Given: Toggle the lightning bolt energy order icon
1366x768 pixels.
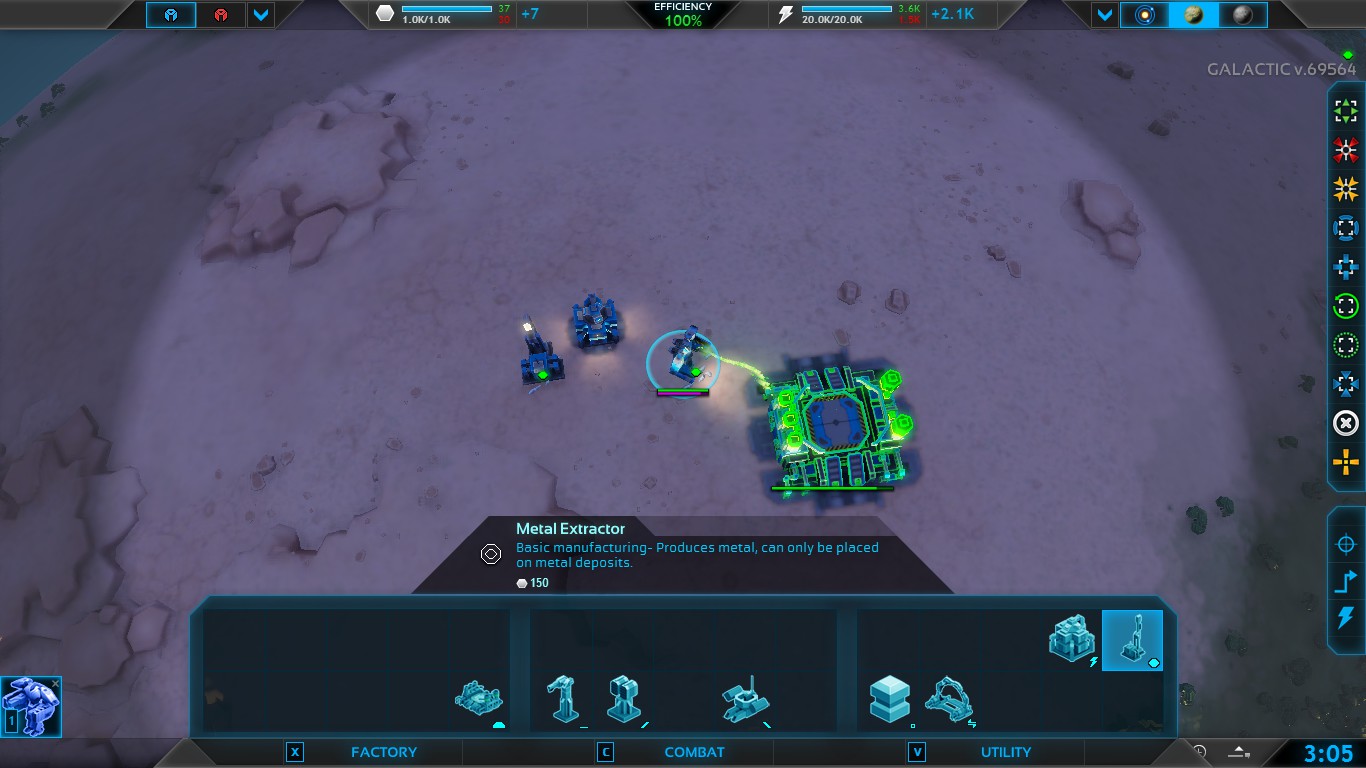Looking at the screenshot, I should click(1346, 617).
